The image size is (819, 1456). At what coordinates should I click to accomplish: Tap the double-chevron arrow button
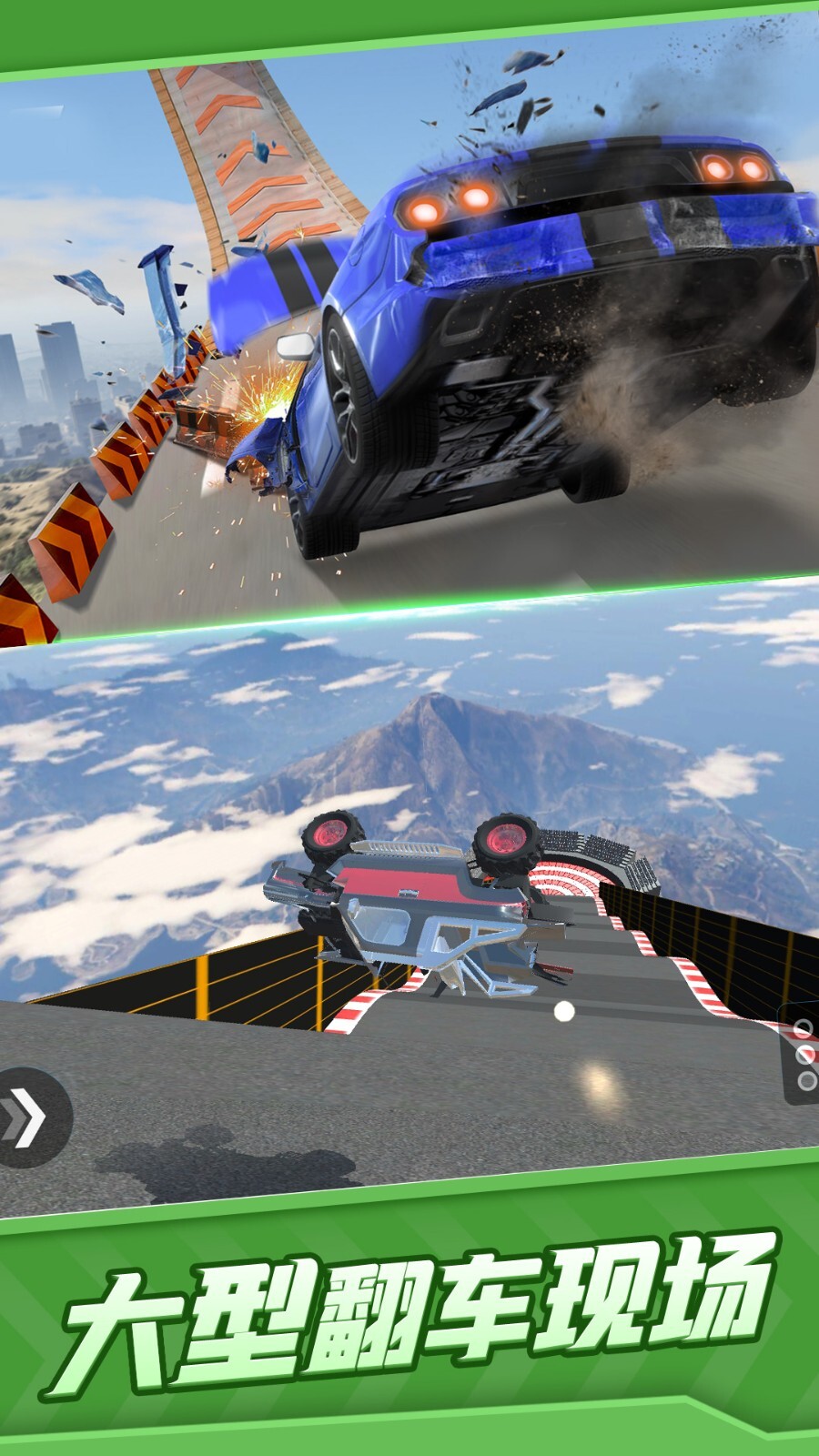(x=25, y=1117)
